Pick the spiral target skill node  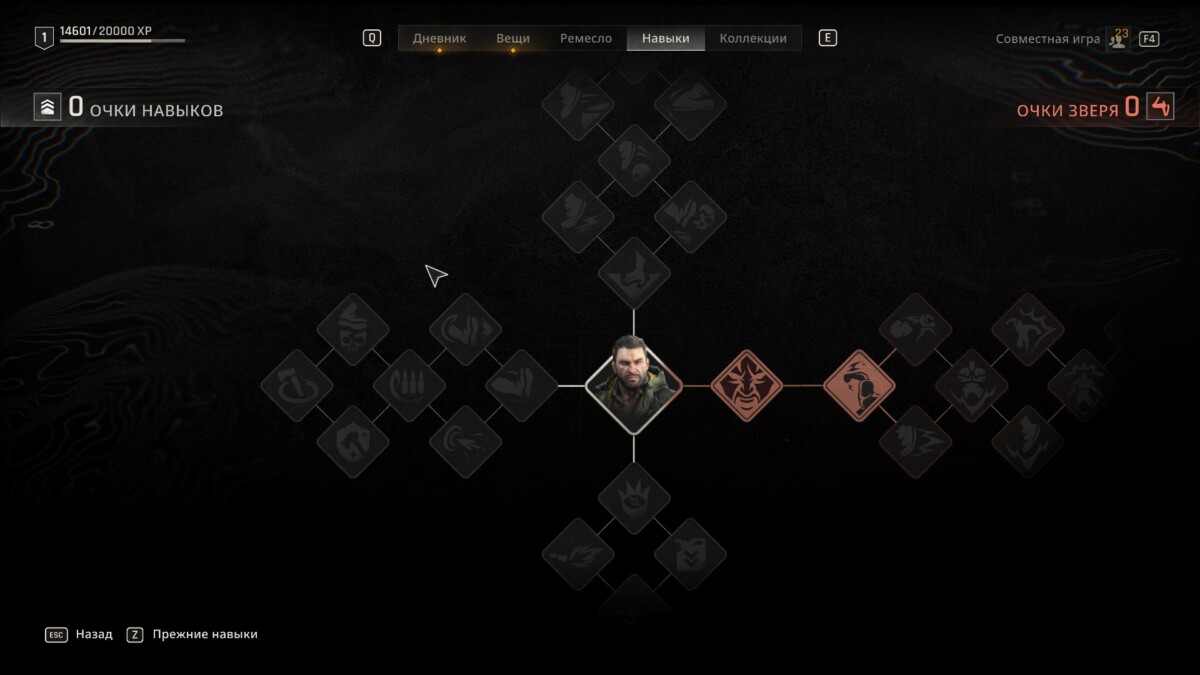point(465,441)
